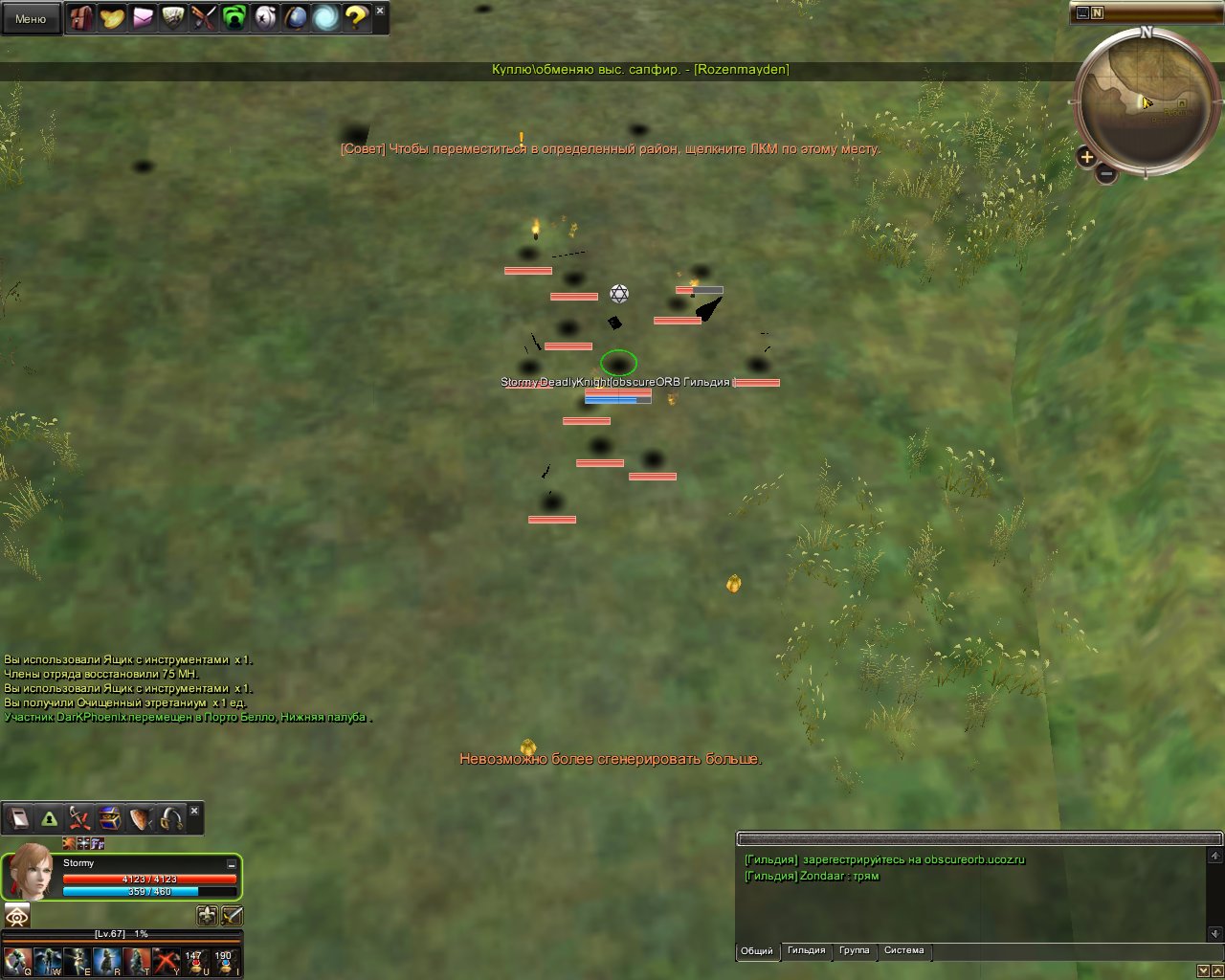Screen dimensions: 1225x980
Task: Zoom in the minimap with plus button
Action: pyautogui.click(x=1086, y=157)
